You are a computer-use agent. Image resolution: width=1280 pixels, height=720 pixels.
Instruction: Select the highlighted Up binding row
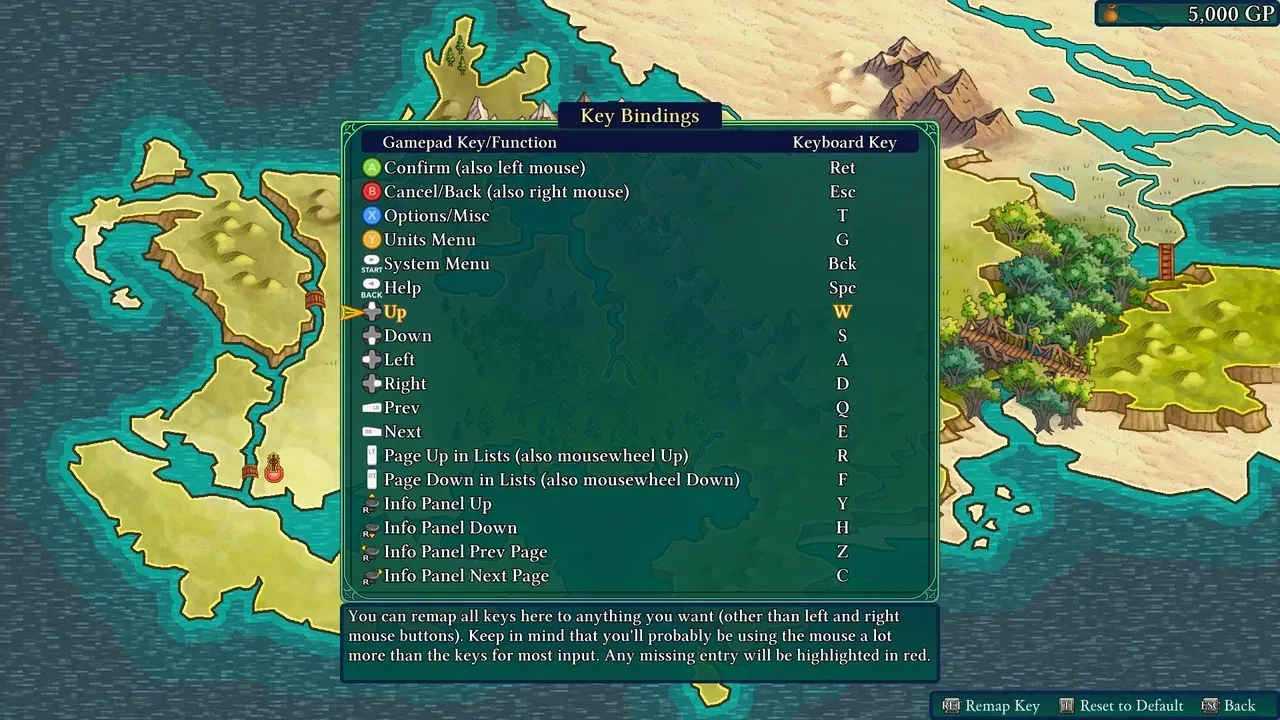(395, 312)
